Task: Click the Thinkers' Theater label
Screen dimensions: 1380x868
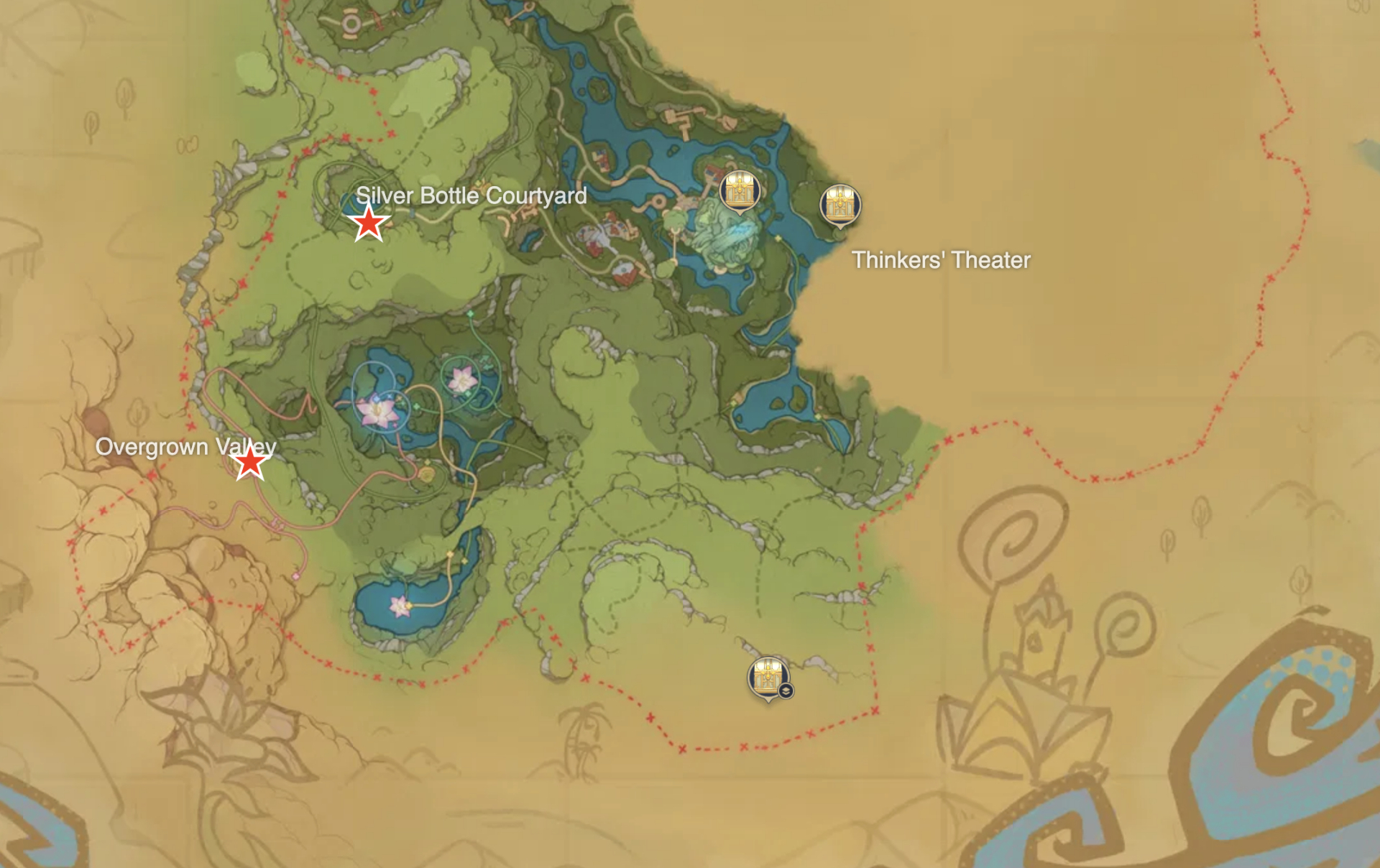Action: click(x=942, y=260)
